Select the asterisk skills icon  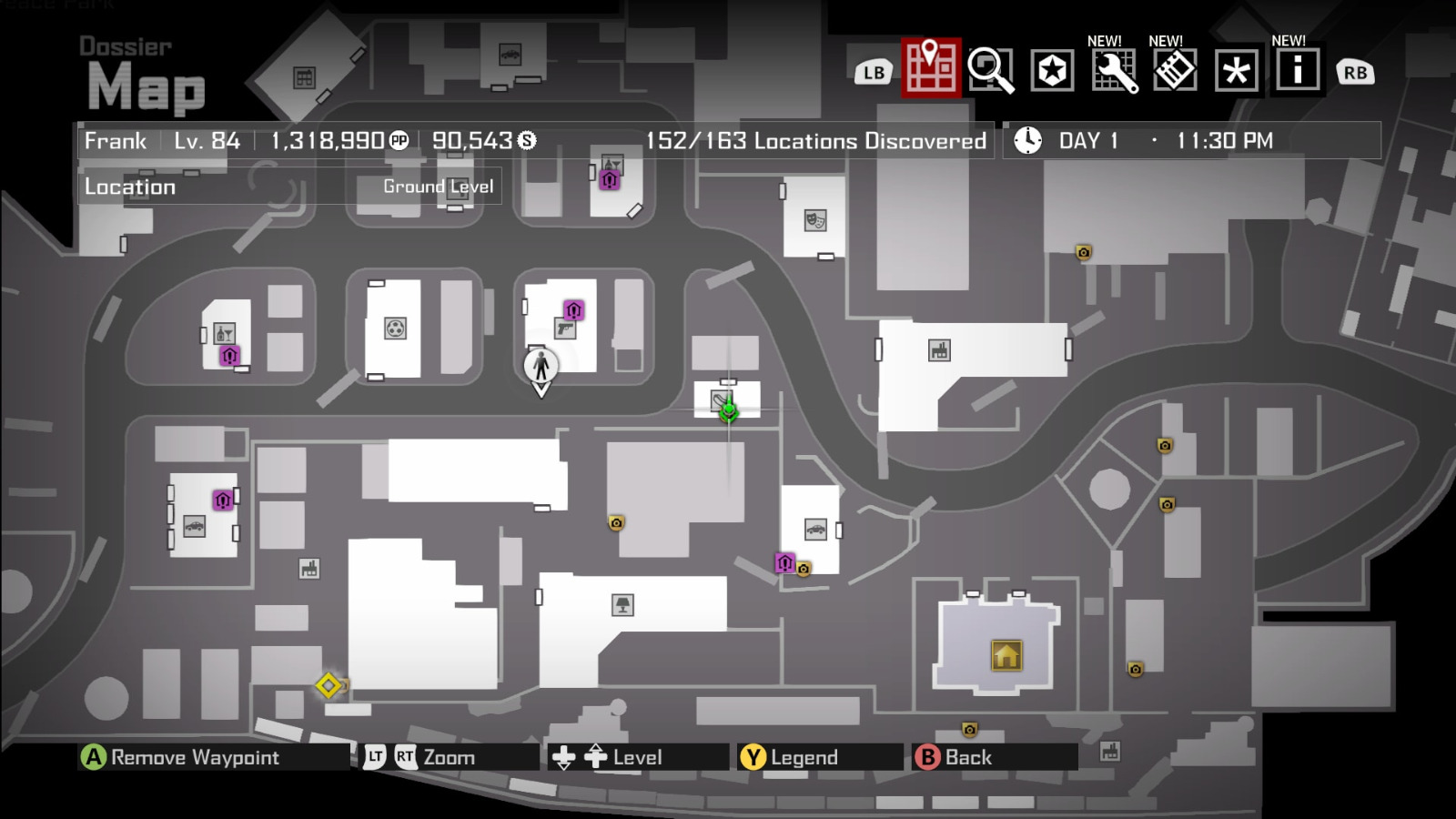click(1236, 71)
